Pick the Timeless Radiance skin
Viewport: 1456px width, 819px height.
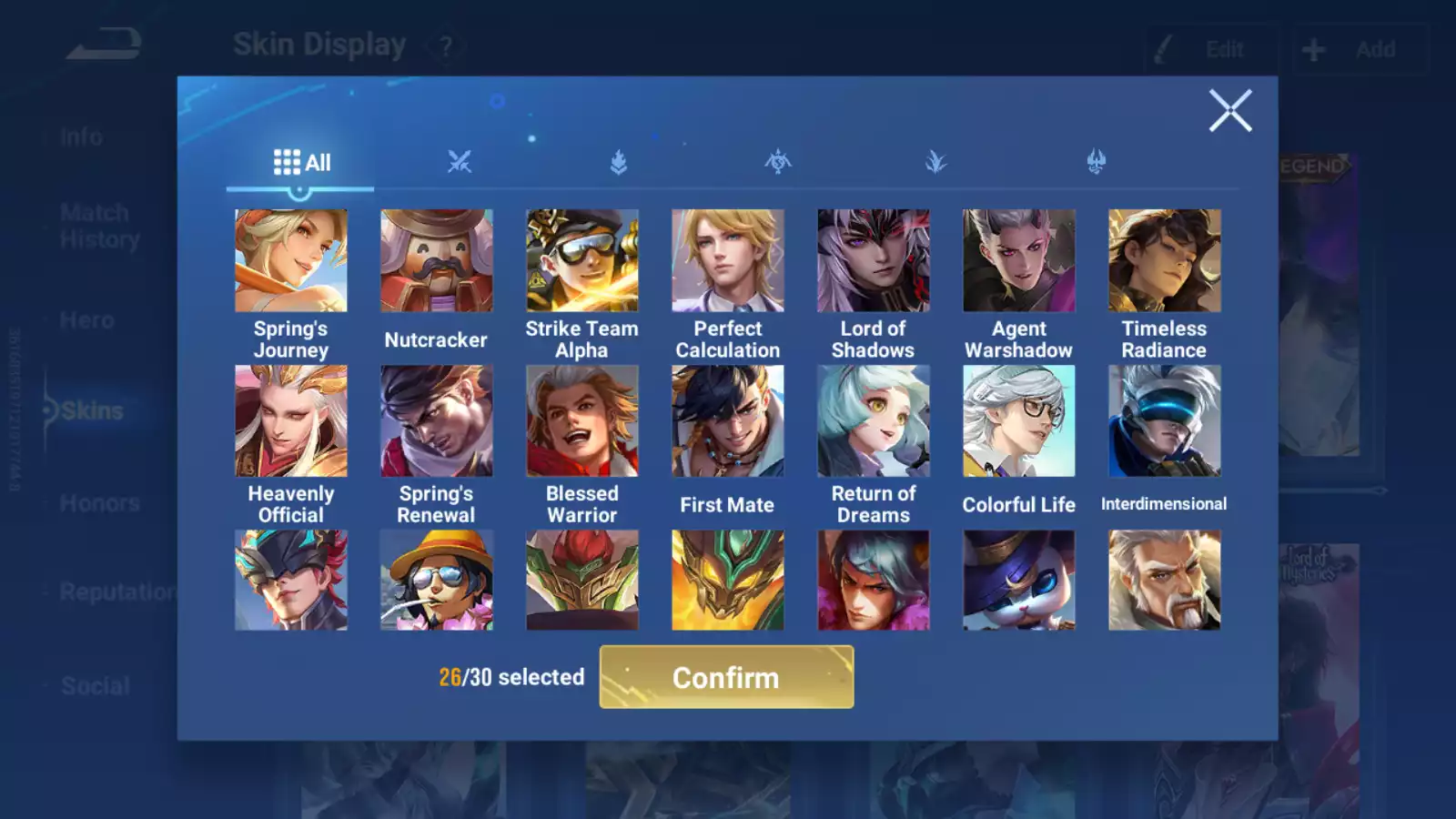pos(1165,261)
